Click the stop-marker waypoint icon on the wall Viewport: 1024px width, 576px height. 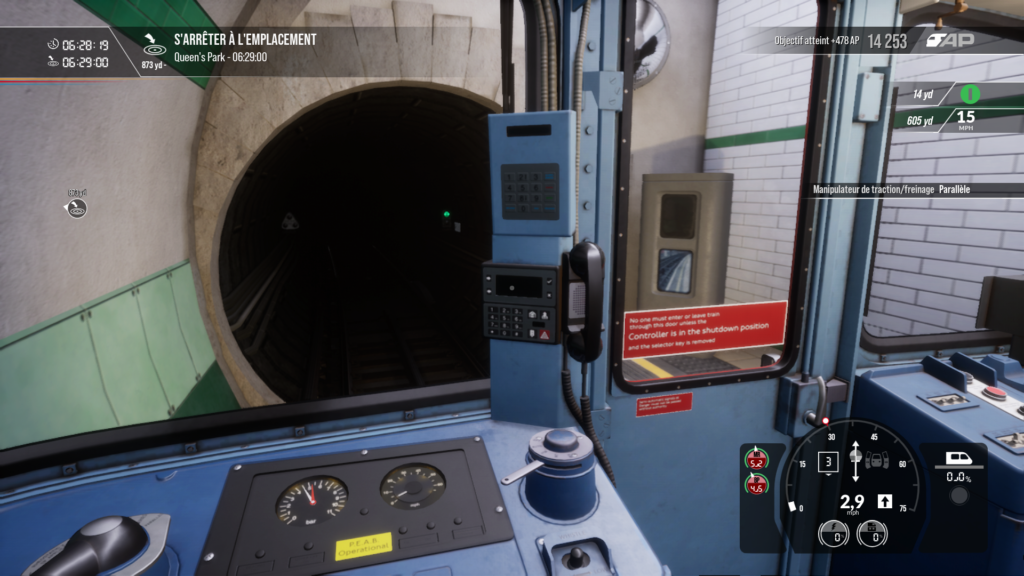pos(77,208)
